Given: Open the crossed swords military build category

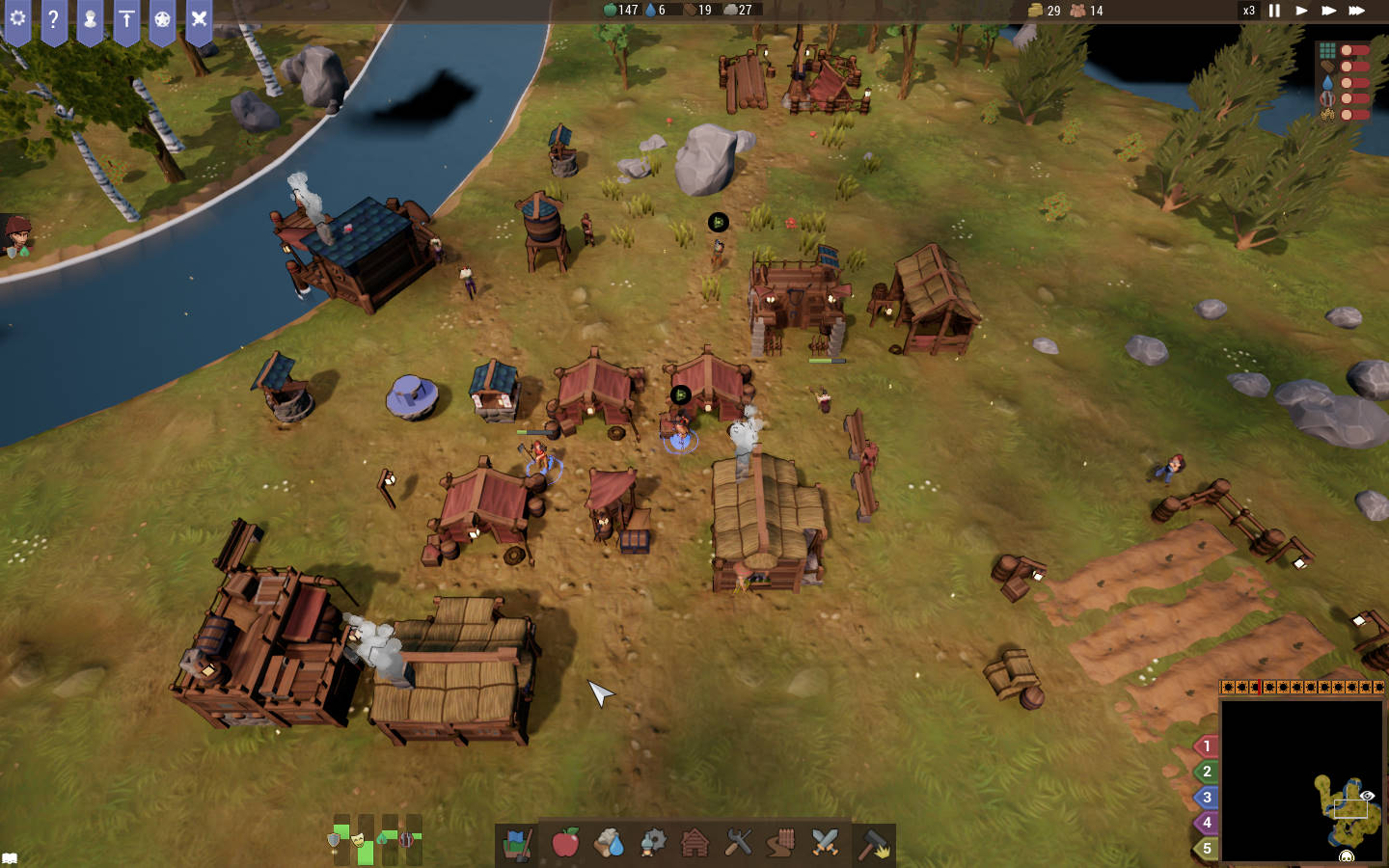Looking at the screenshot, I should pyautogui.click(x=825, y=844).
